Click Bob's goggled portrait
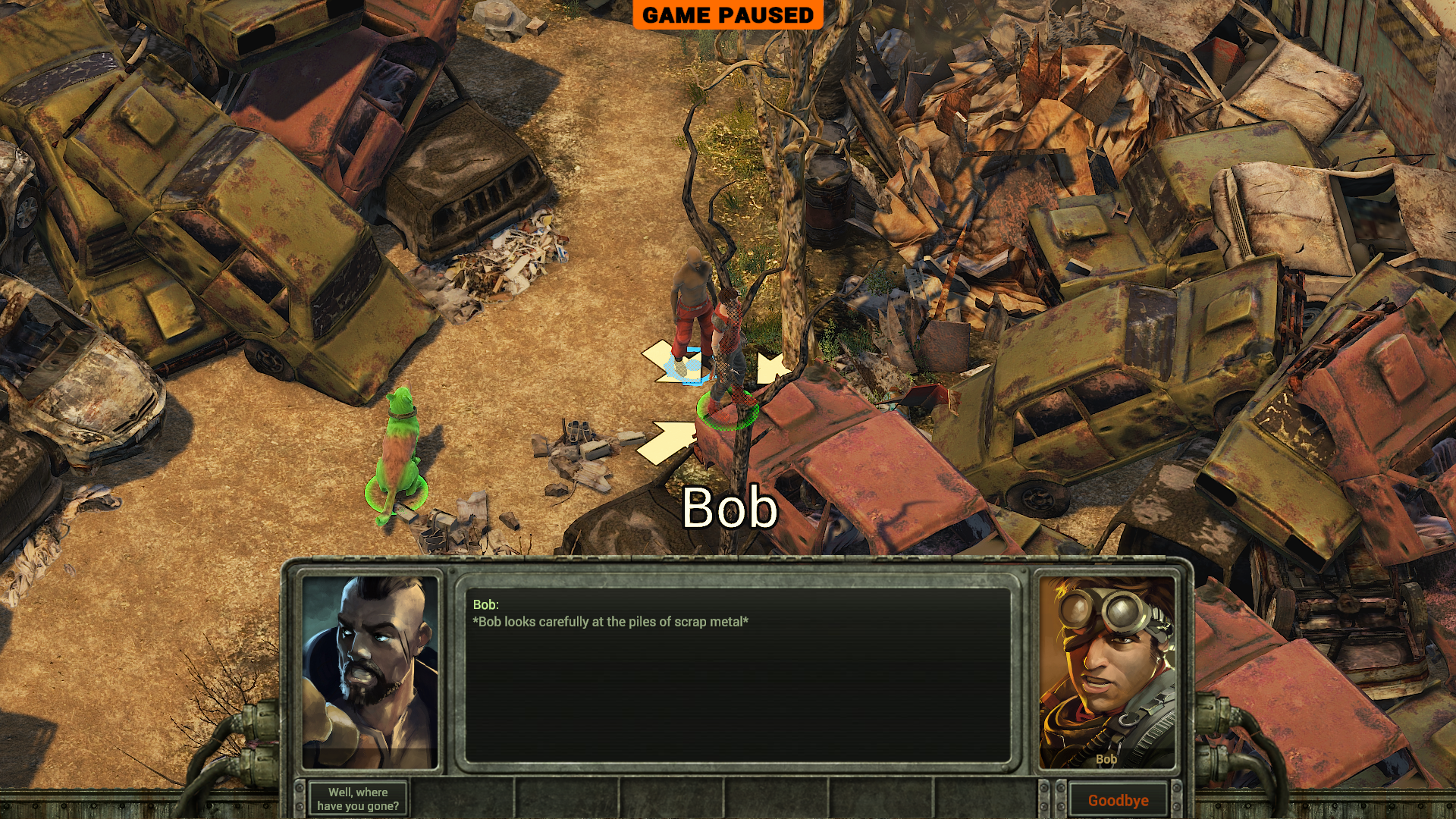This screenshot has height=819, width=1456. 1106,672
